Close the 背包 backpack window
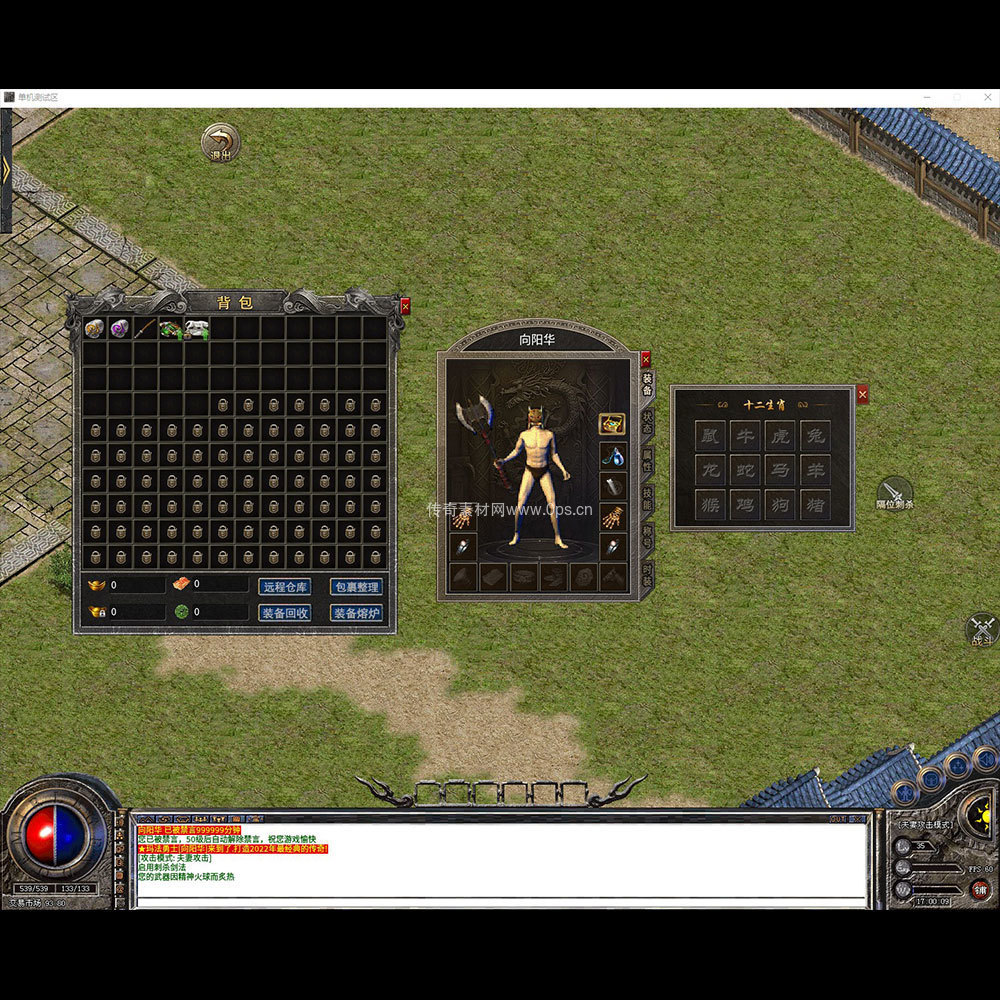Viewport: 1000px width, 1000px height. (x=405, y=306)
